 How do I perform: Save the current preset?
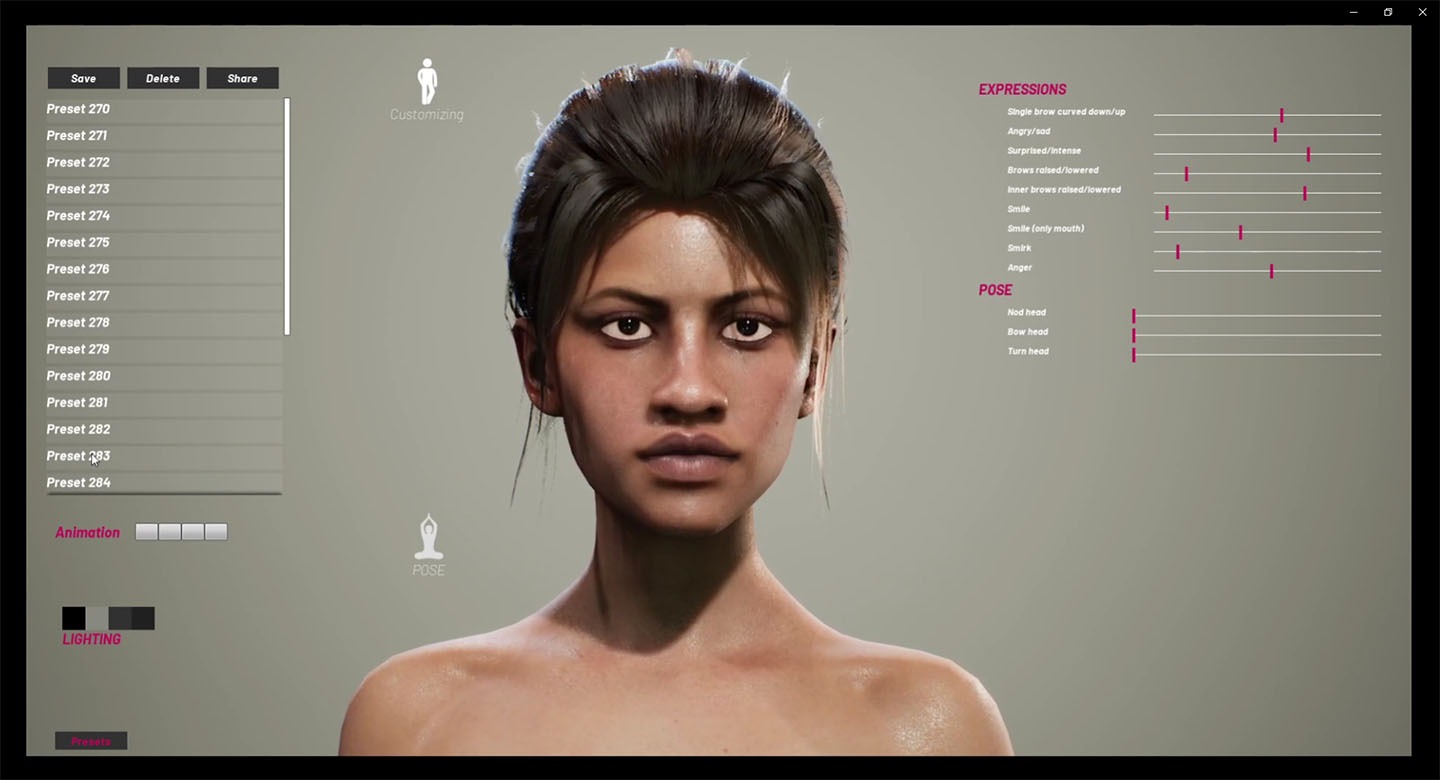click(84, 78)
